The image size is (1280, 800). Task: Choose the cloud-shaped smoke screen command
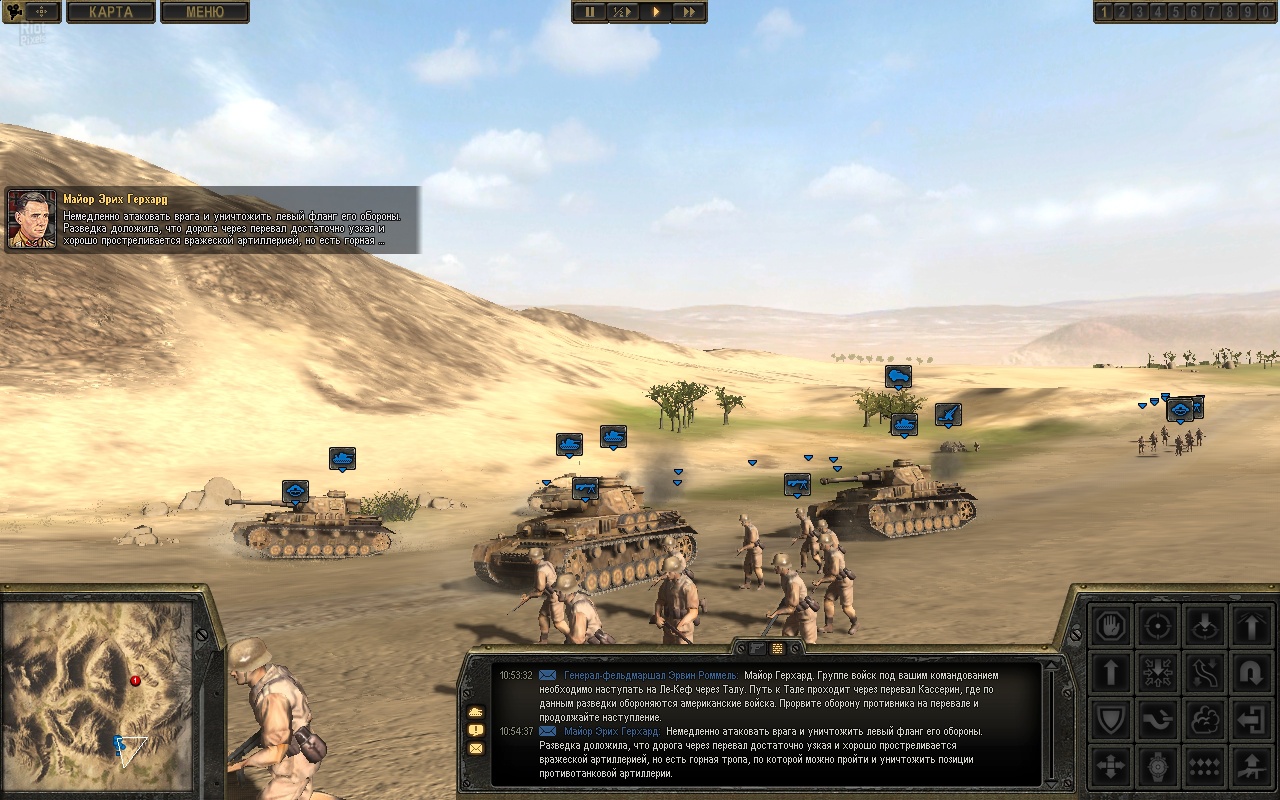tap(1205, 719)
